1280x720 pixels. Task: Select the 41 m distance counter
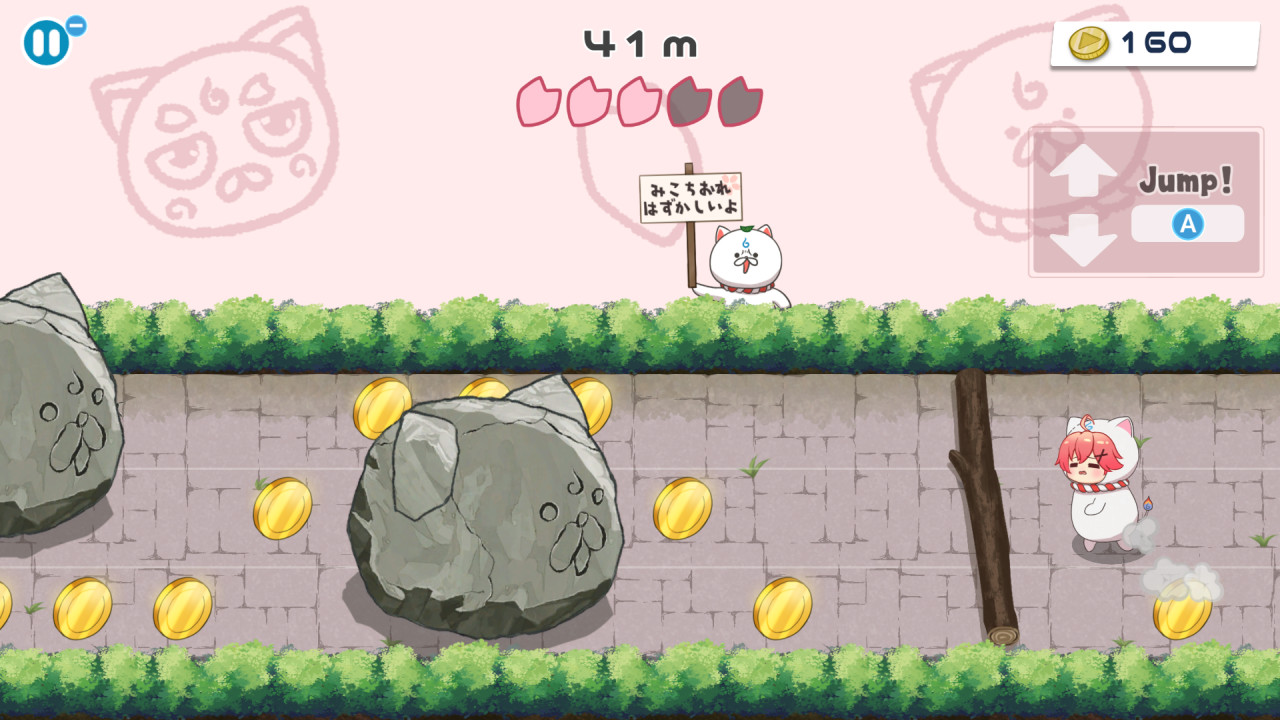(640, 44)
